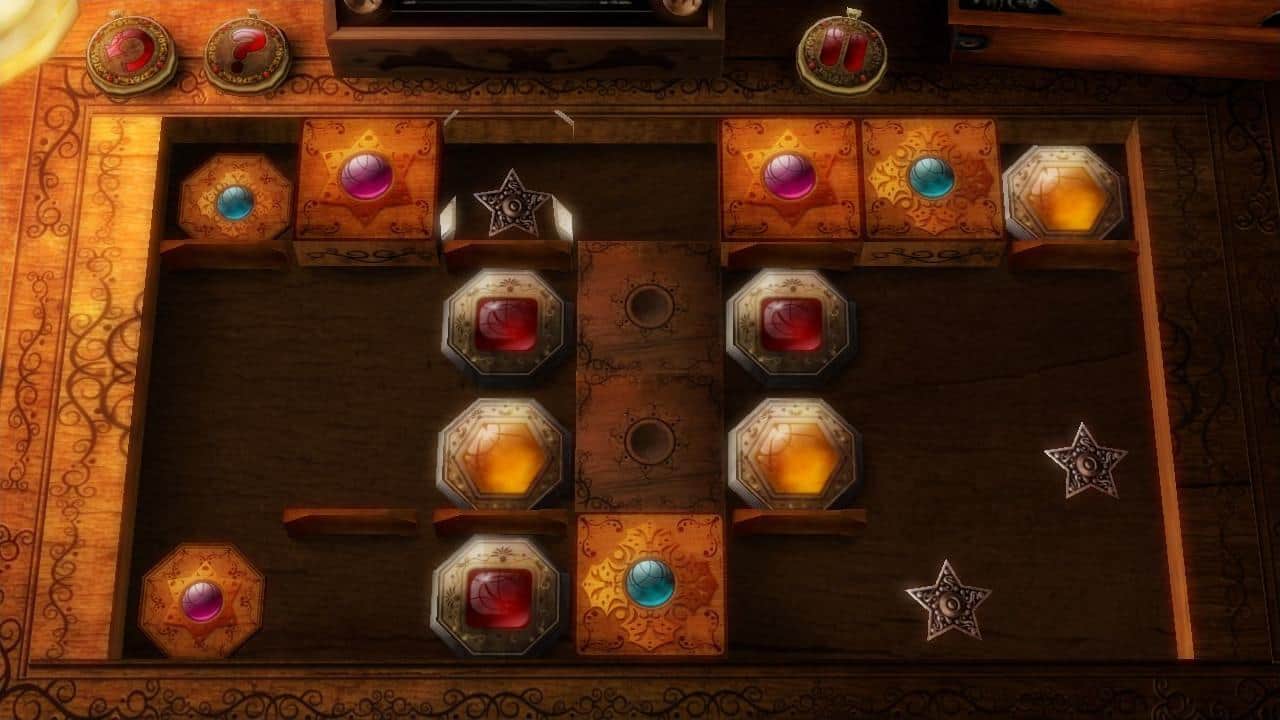Select the octagonal tile with the magenta orb

pos(202,601)
